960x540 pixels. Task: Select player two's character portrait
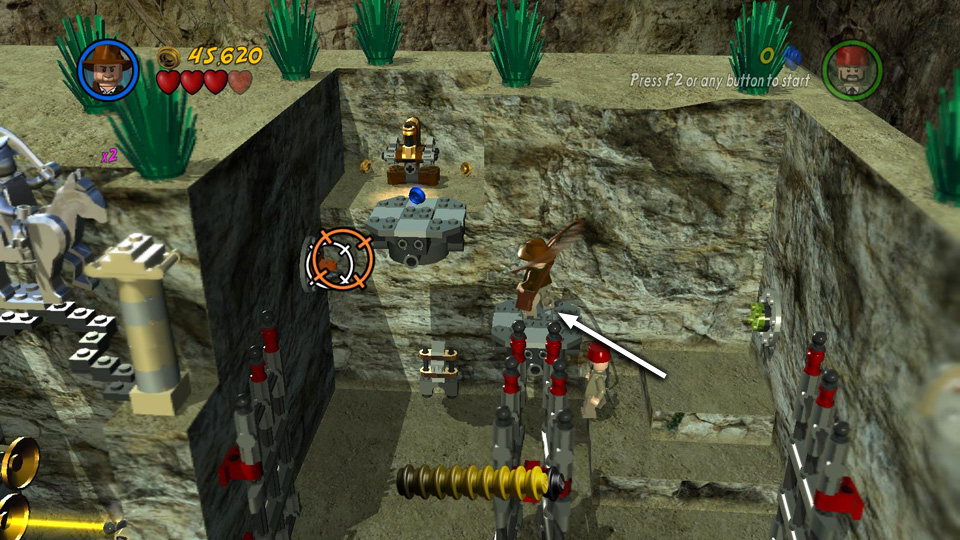pos(851,68)
